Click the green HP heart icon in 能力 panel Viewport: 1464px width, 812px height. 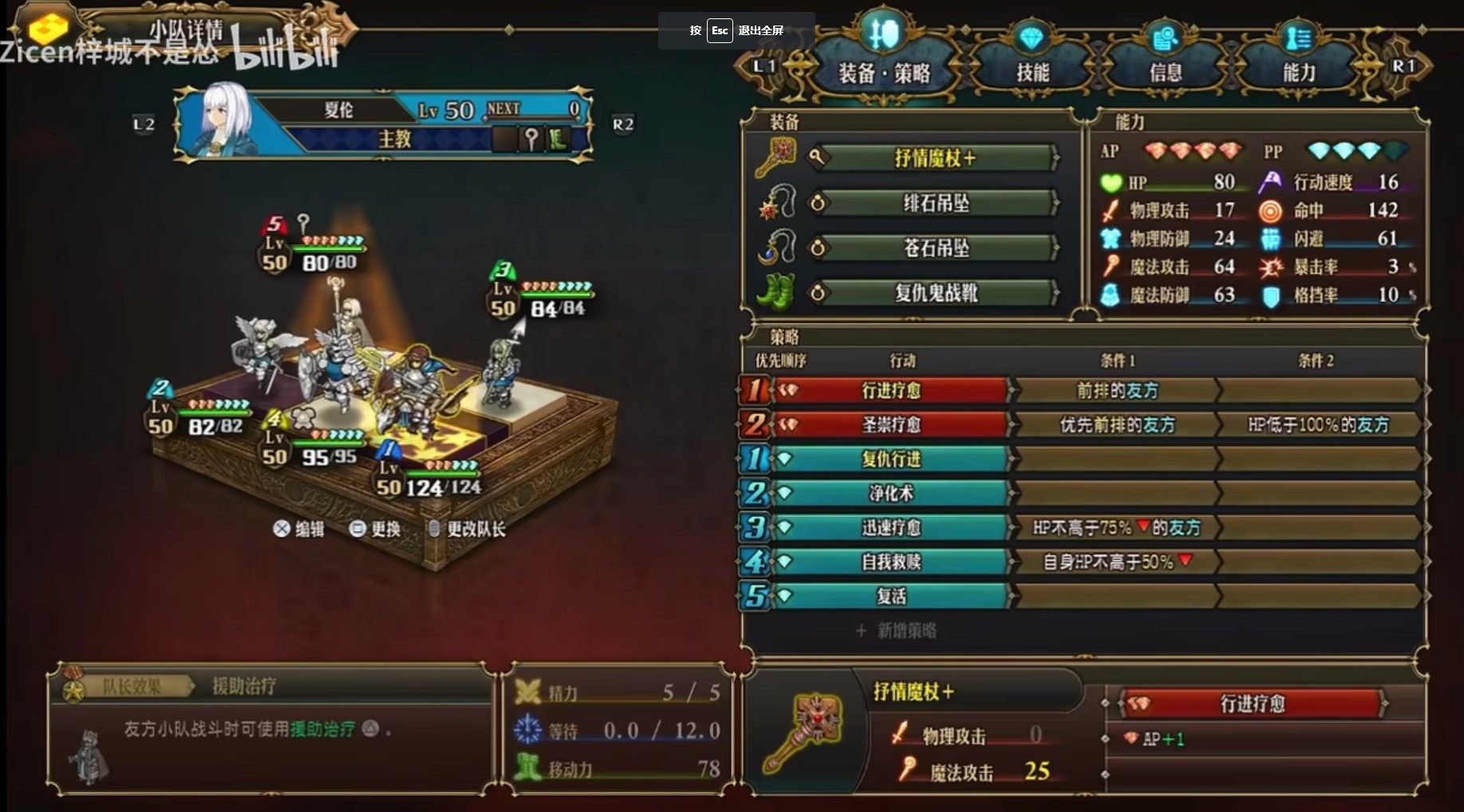[x=1113, y=182]
